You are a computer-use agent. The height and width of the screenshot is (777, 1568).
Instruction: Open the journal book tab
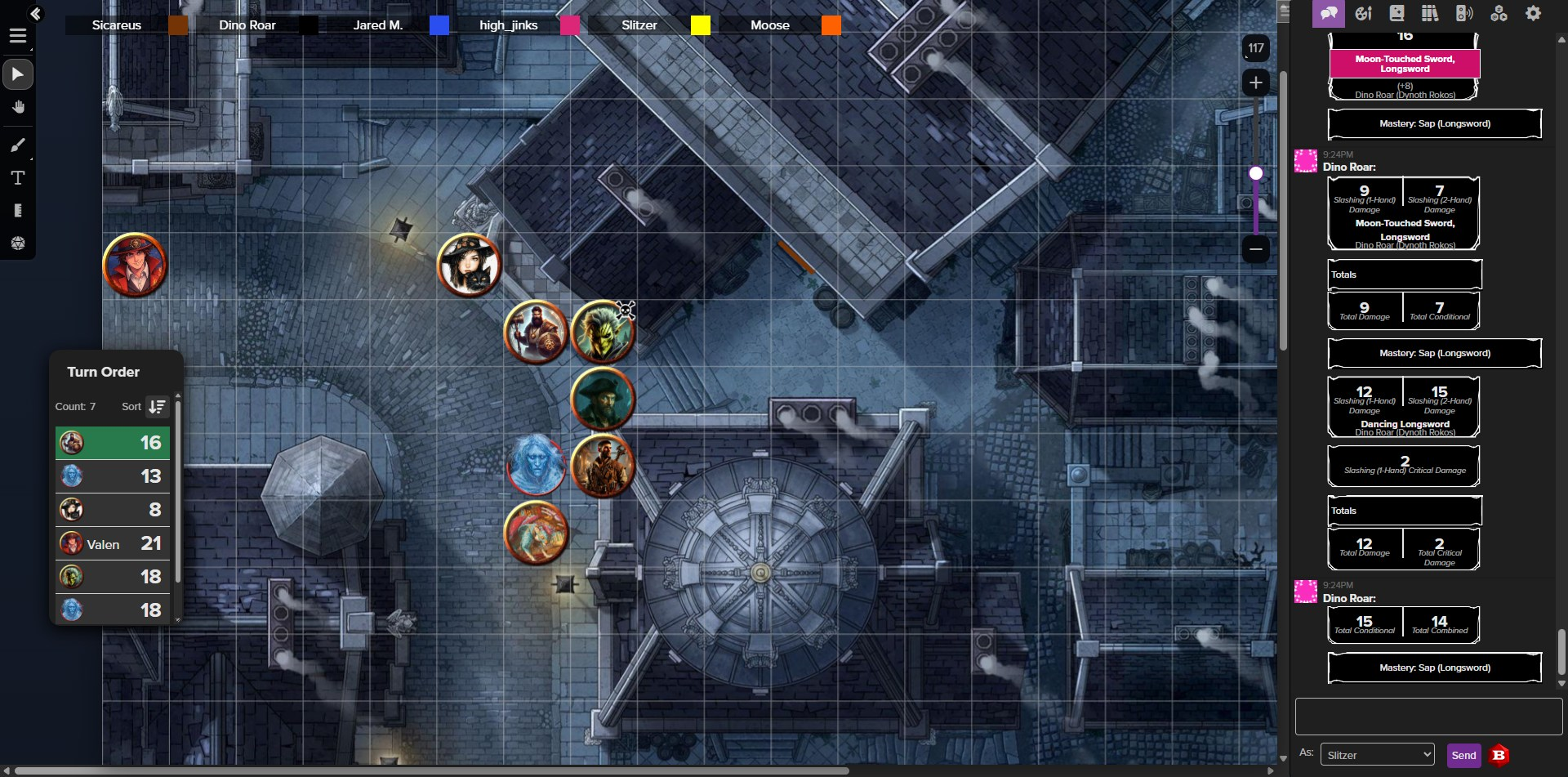[1396, 13]
